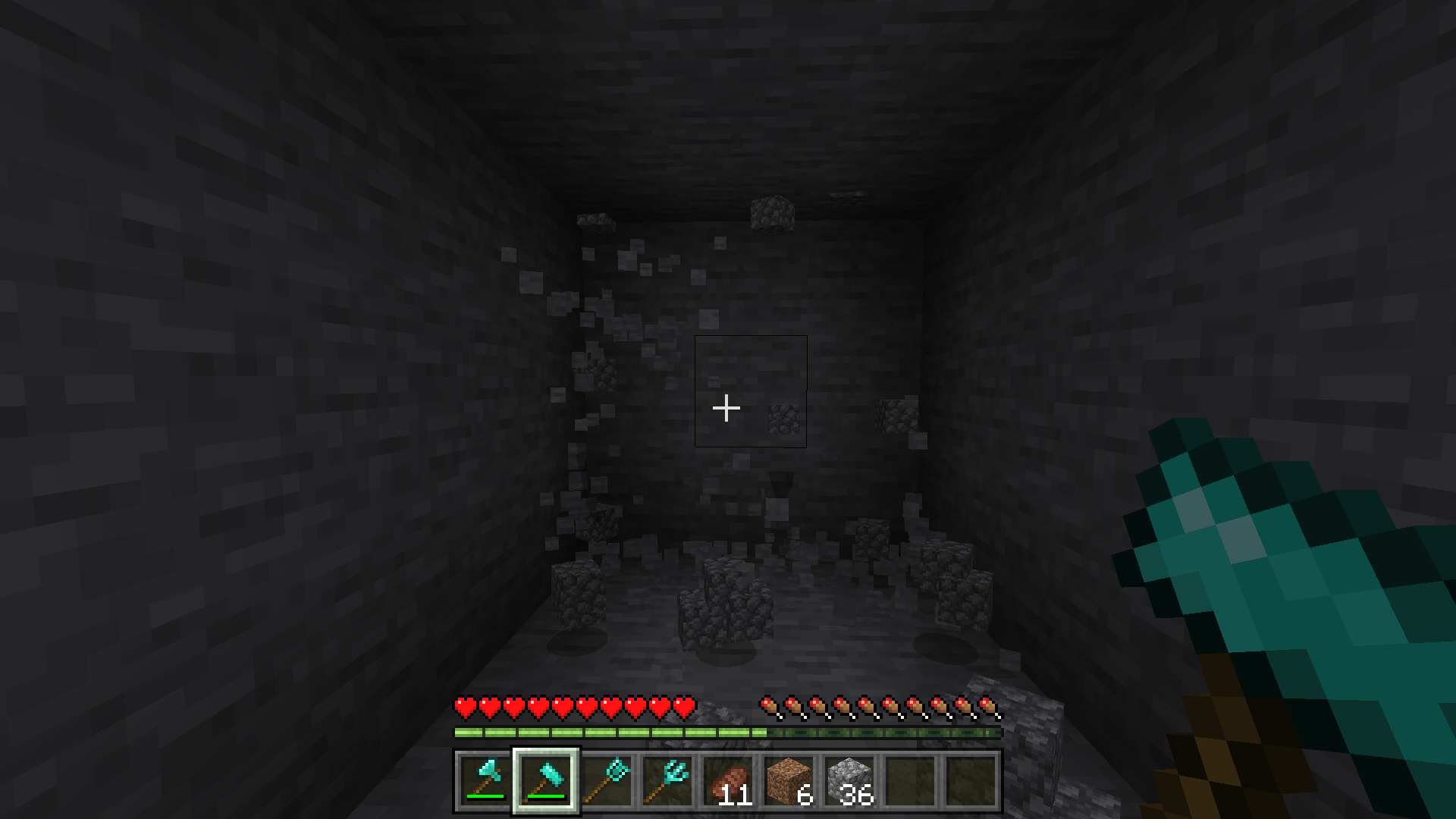Click the crosshair at screen center
Screen dimensions: 1456x819
click(x=726, y=408)
